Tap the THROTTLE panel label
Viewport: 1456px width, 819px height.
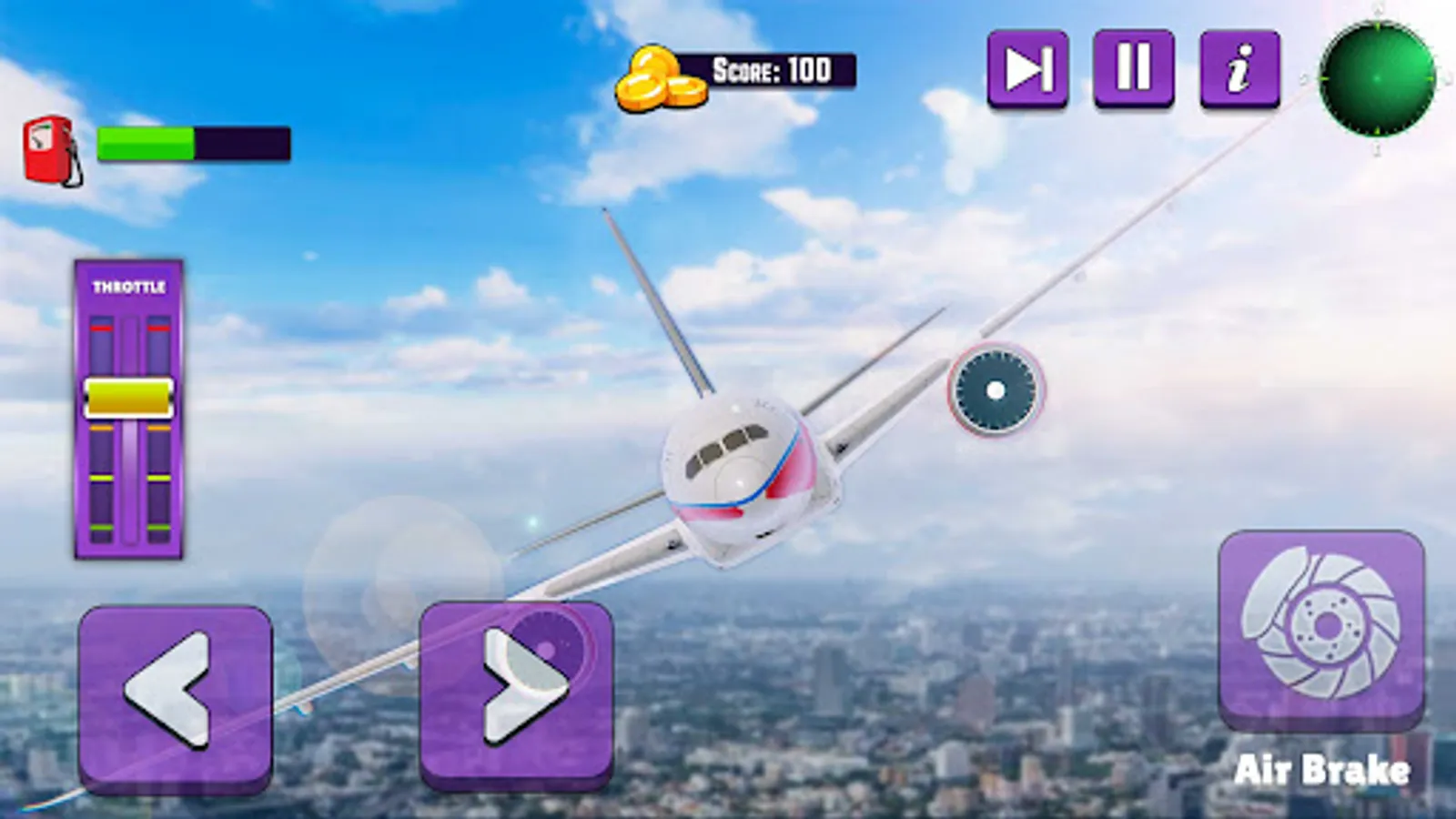(x=129, y=287)
